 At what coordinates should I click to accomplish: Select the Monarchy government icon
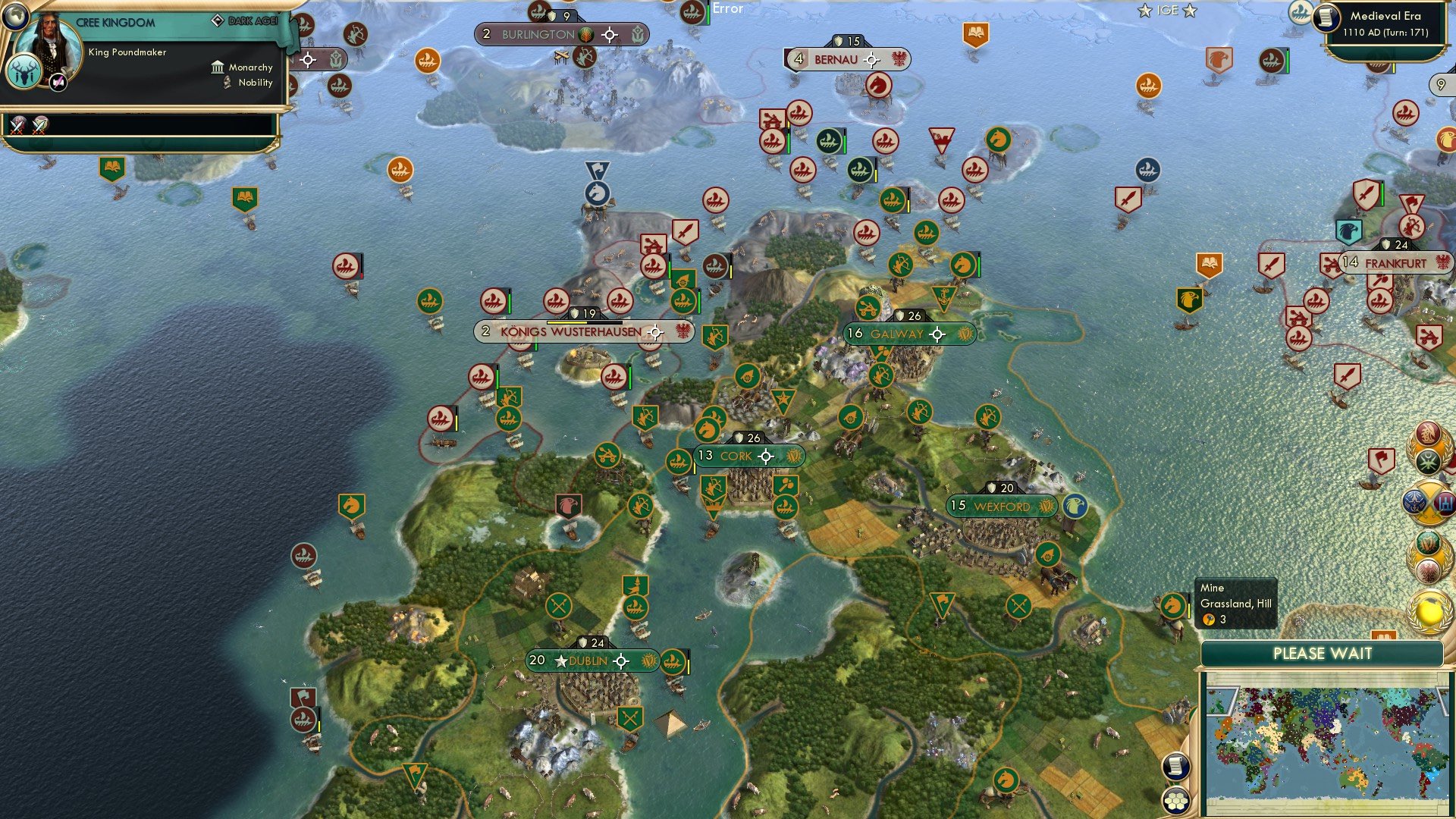click(218, 67)
